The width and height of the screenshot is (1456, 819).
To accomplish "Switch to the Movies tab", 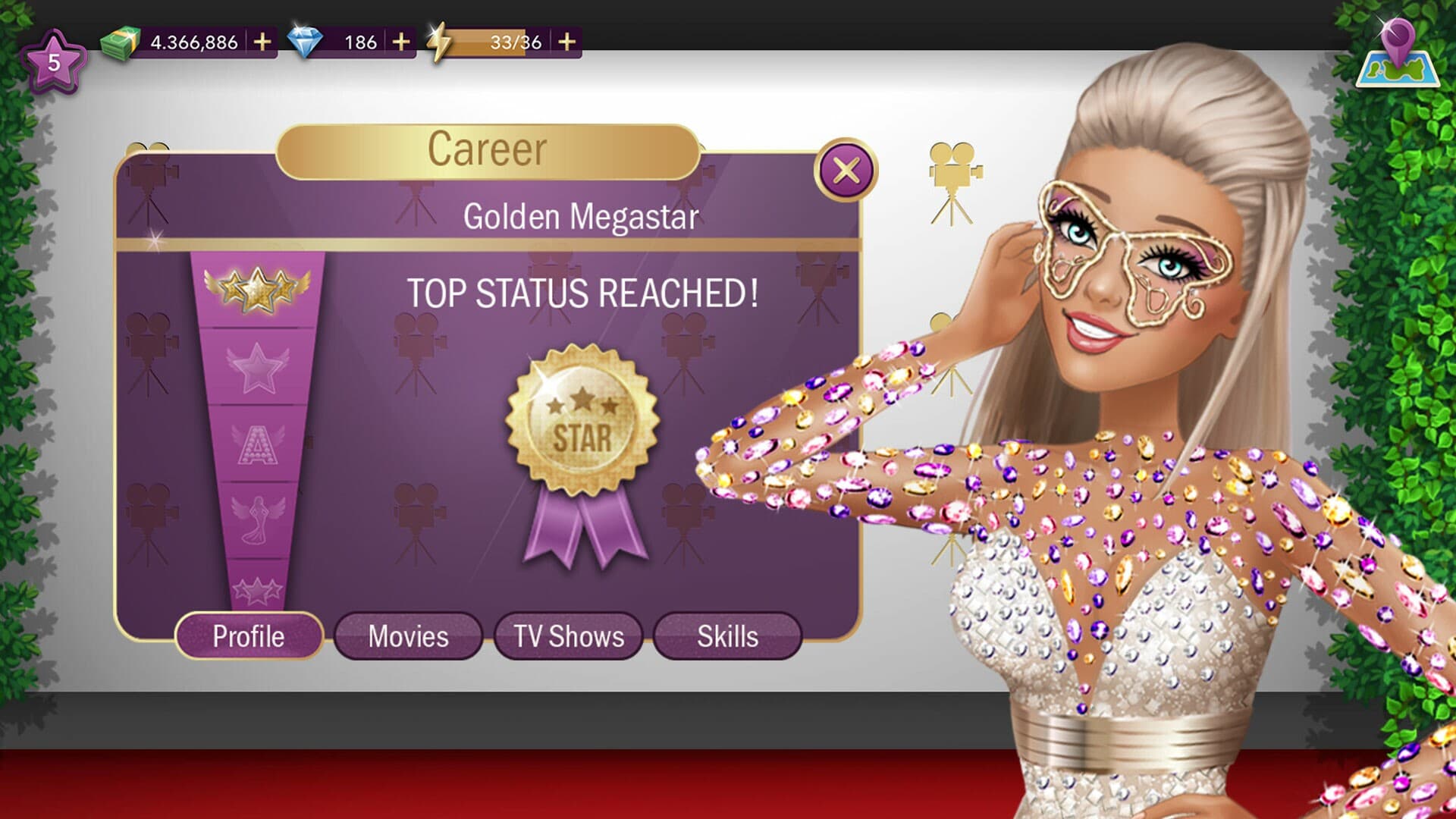I will click(407, 637).
